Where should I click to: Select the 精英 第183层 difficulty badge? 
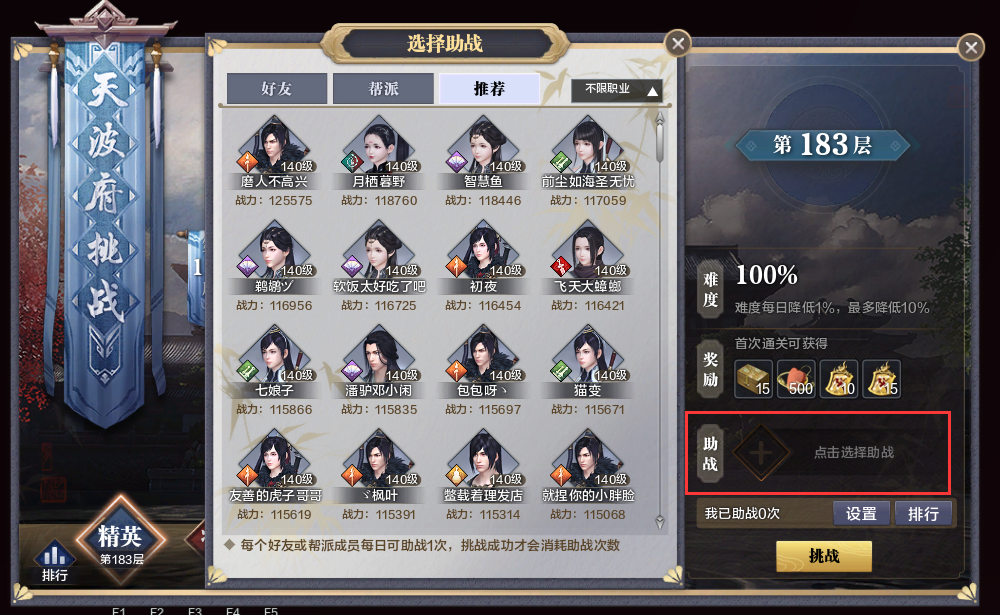point(121,541)
